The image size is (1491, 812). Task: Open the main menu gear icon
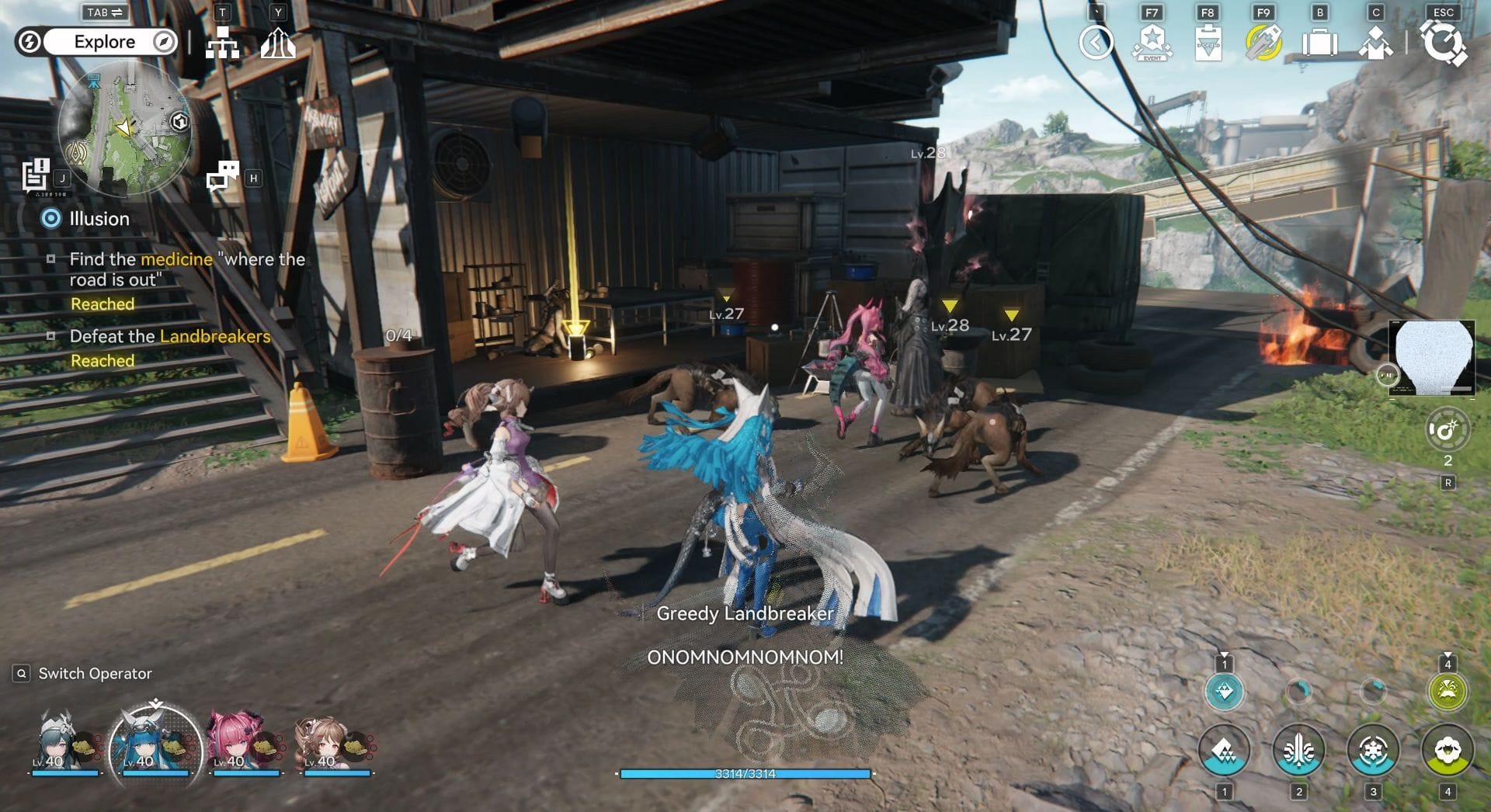pos(1443,43)
